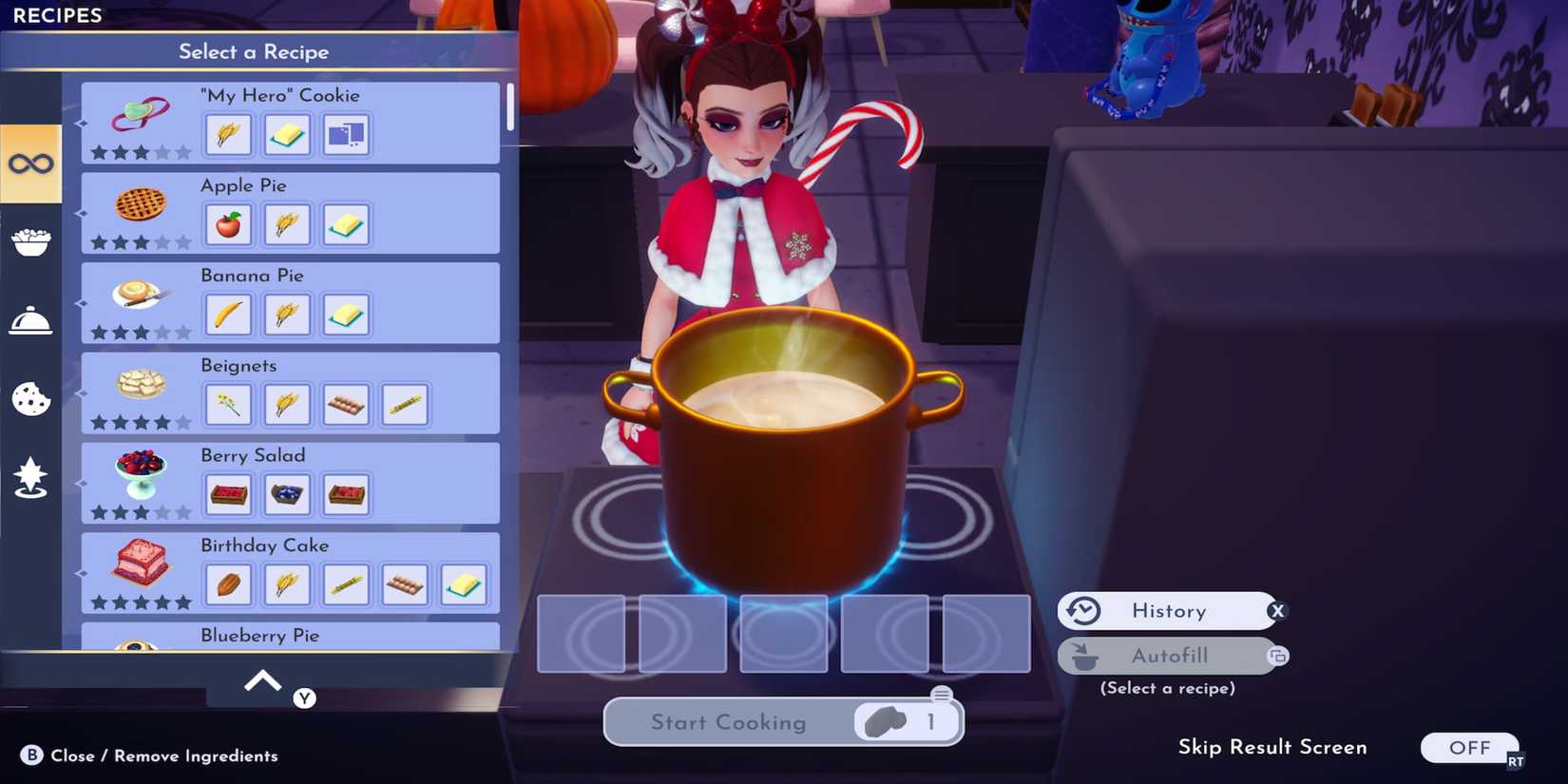Viewport: 1568px width, 784px height.
Task: Select the starred specialty recipes category icon
Action: [x=30, y=478]
